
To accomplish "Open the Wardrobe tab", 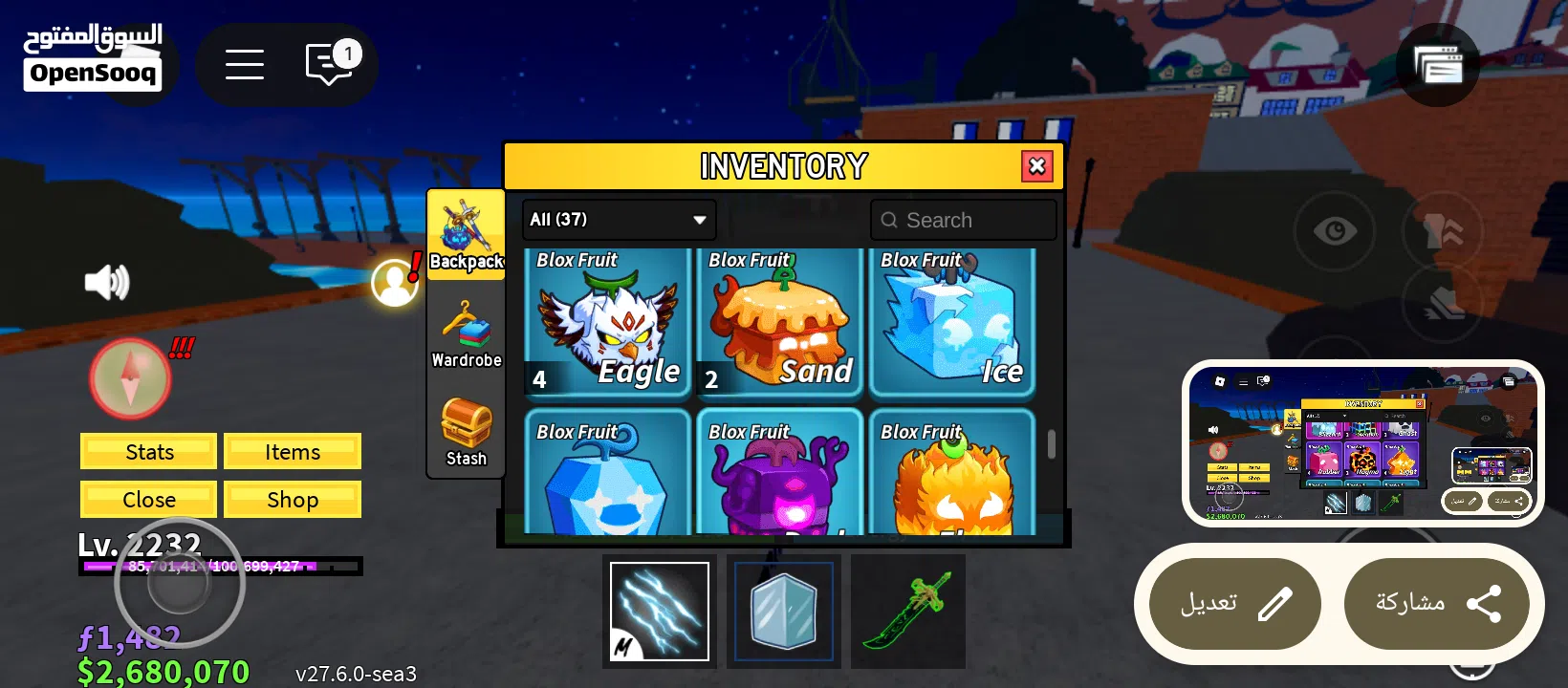I will click(466, 333).
